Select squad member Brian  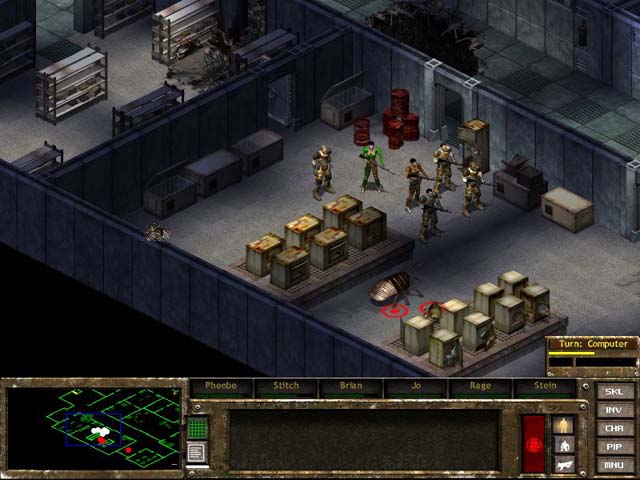coord(350,386)
